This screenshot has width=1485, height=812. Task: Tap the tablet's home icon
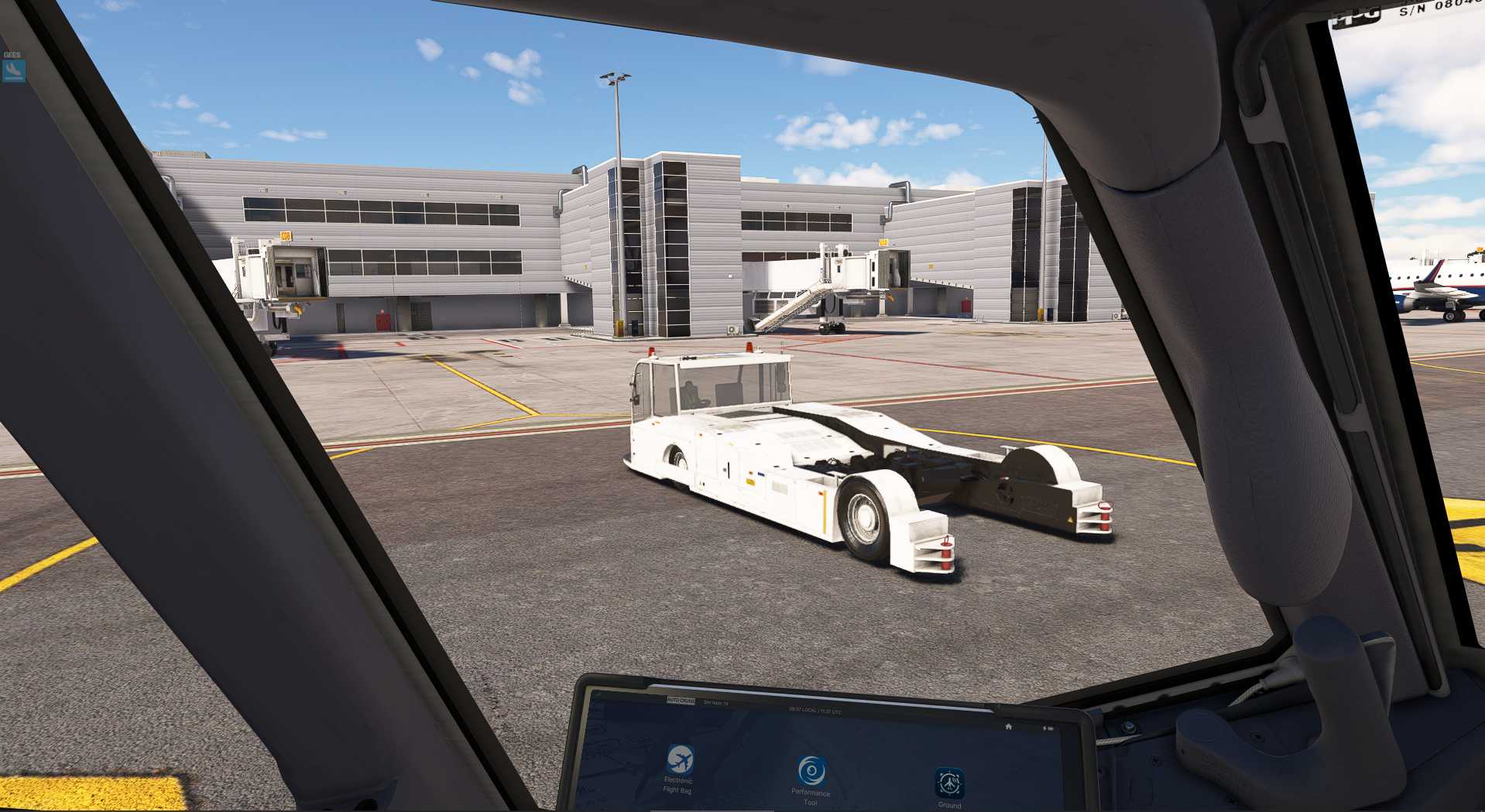point(1008,727)
